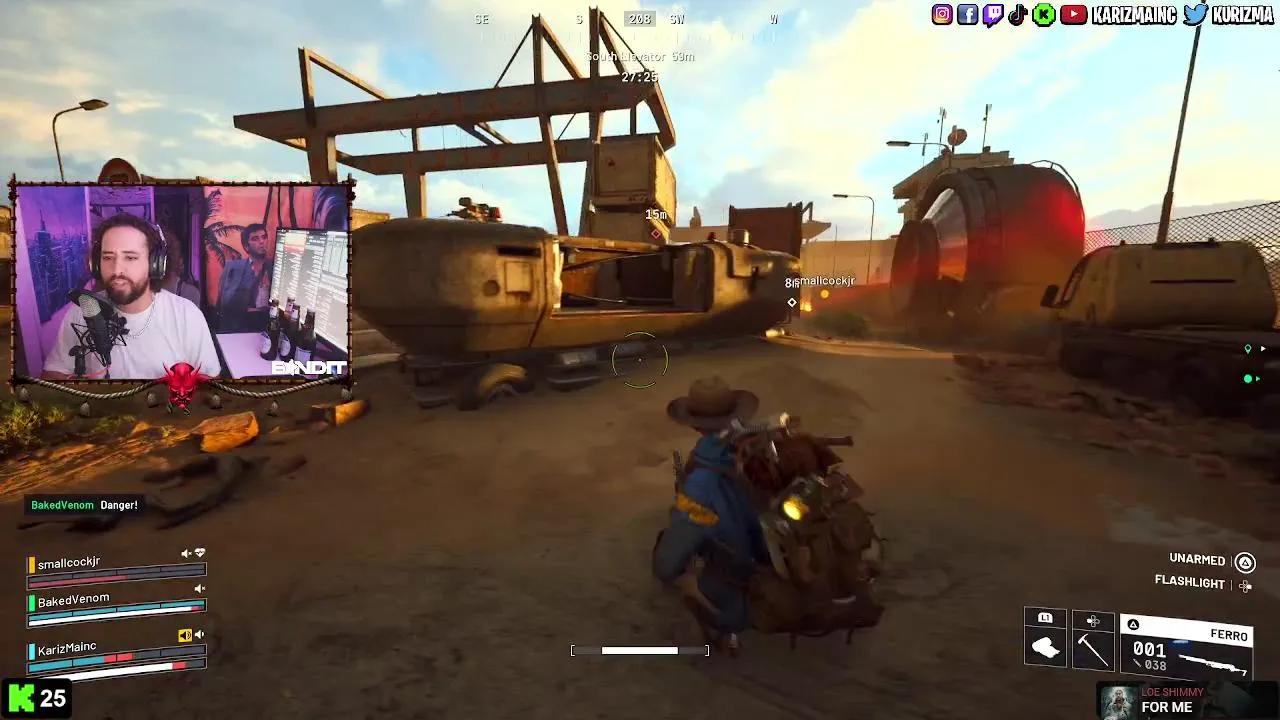The width and height of the screenshot is (1280, 720).
Task: Open the Kick icon beside the YouTube logo
Action: (1044, 15)
